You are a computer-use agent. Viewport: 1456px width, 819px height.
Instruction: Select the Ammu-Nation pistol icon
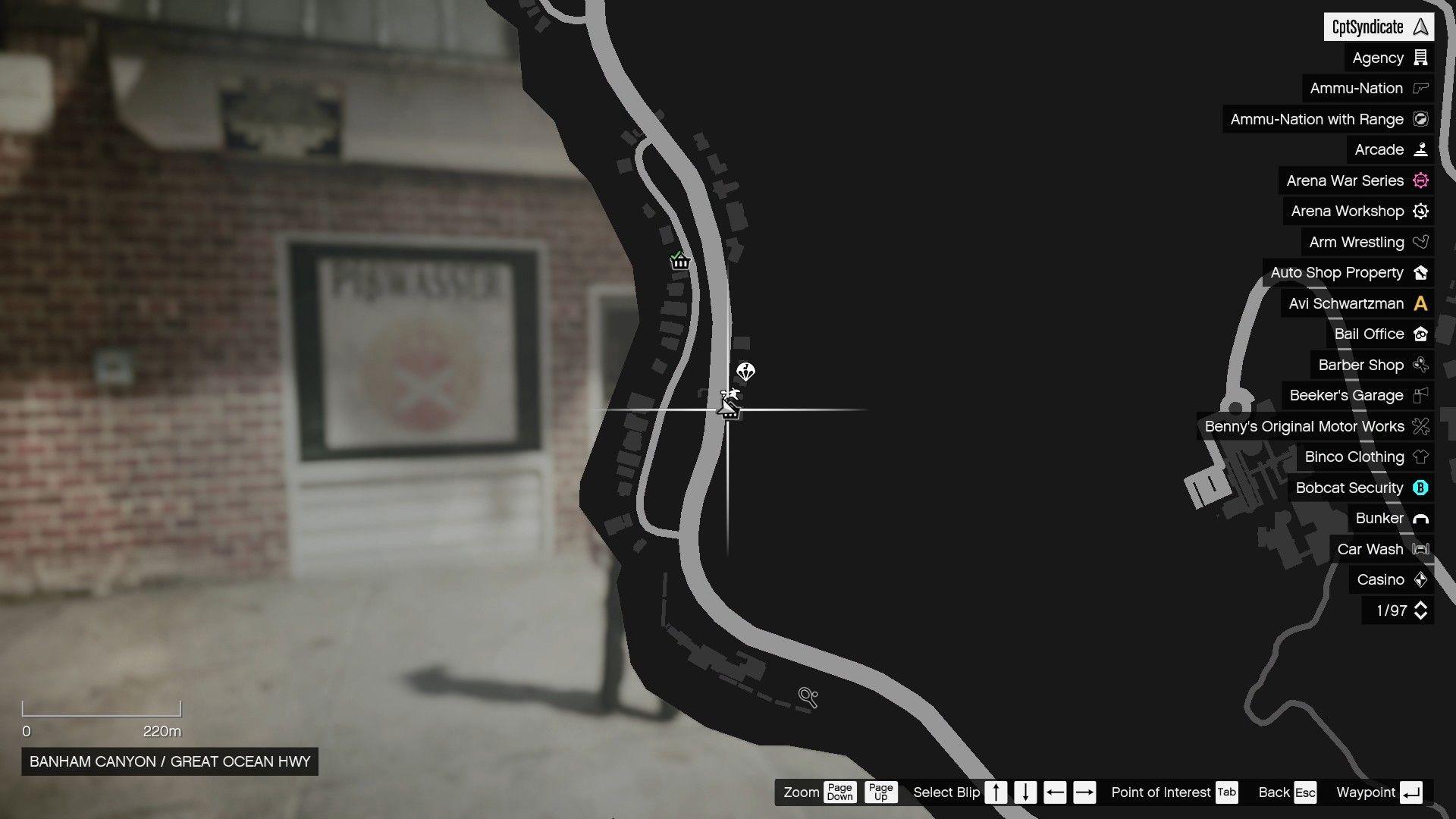tap(1420, 89)
